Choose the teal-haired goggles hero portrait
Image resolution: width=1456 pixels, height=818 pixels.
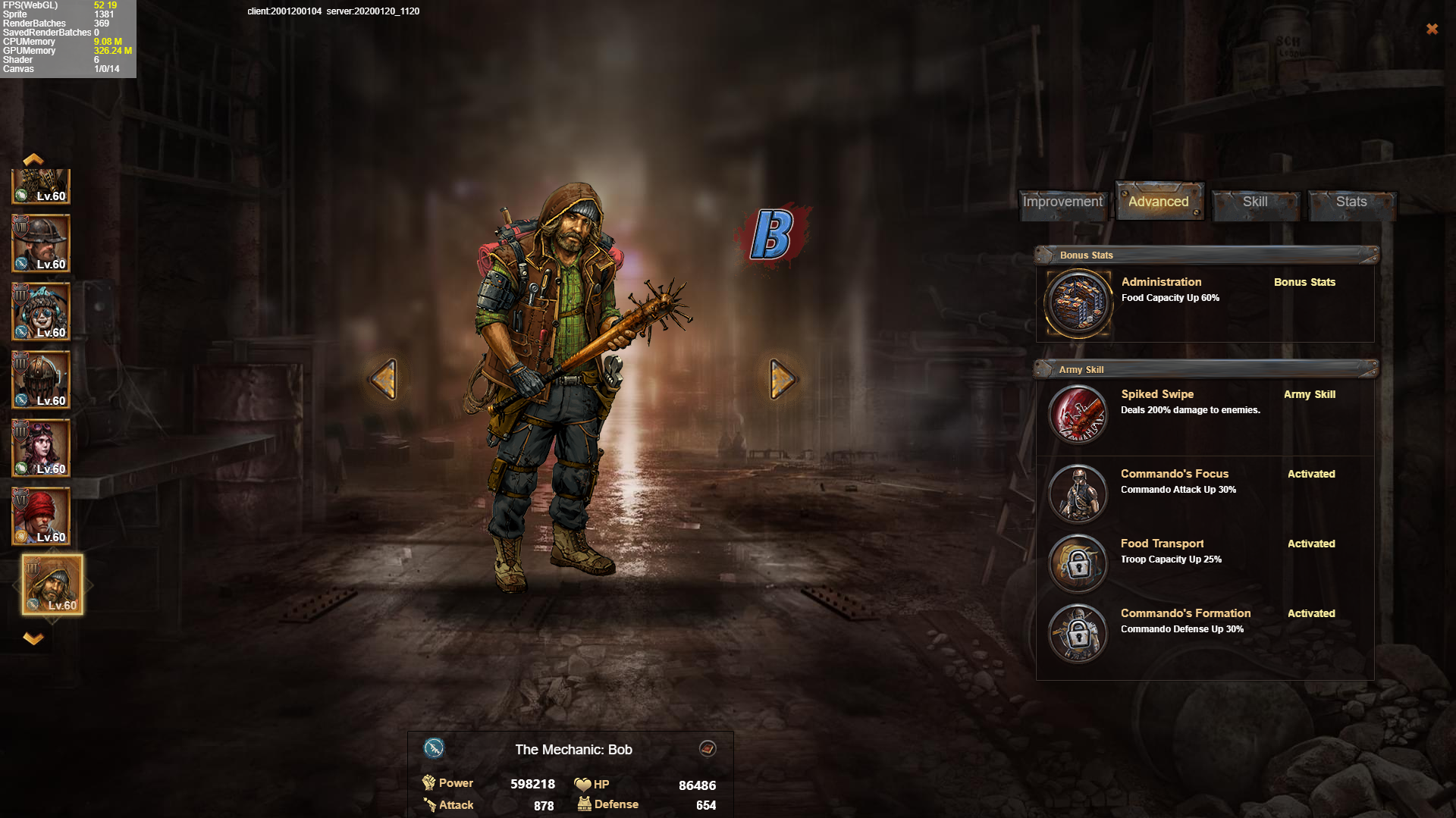click(x=41, y=312)
